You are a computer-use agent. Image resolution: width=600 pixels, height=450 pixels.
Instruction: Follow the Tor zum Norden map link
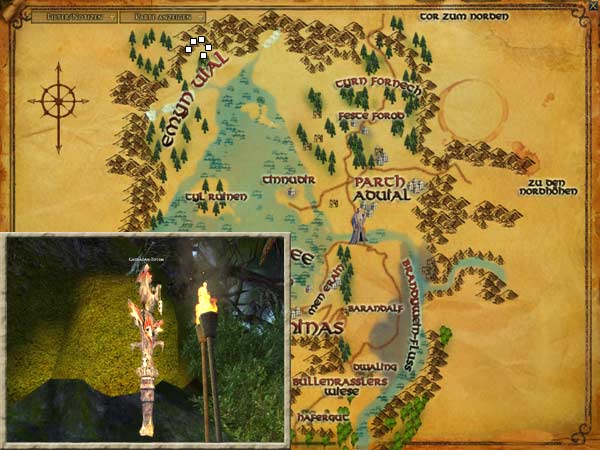(x=464, y=17)
